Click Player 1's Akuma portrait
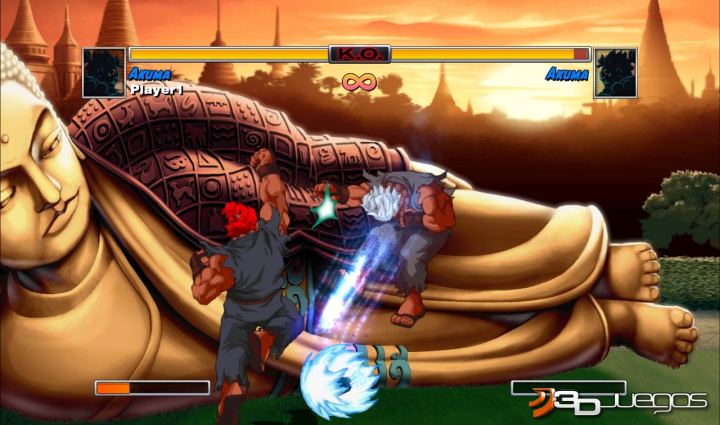Viewport: 720px width, 425px height. pyautogui.click(x=103, y=72)
